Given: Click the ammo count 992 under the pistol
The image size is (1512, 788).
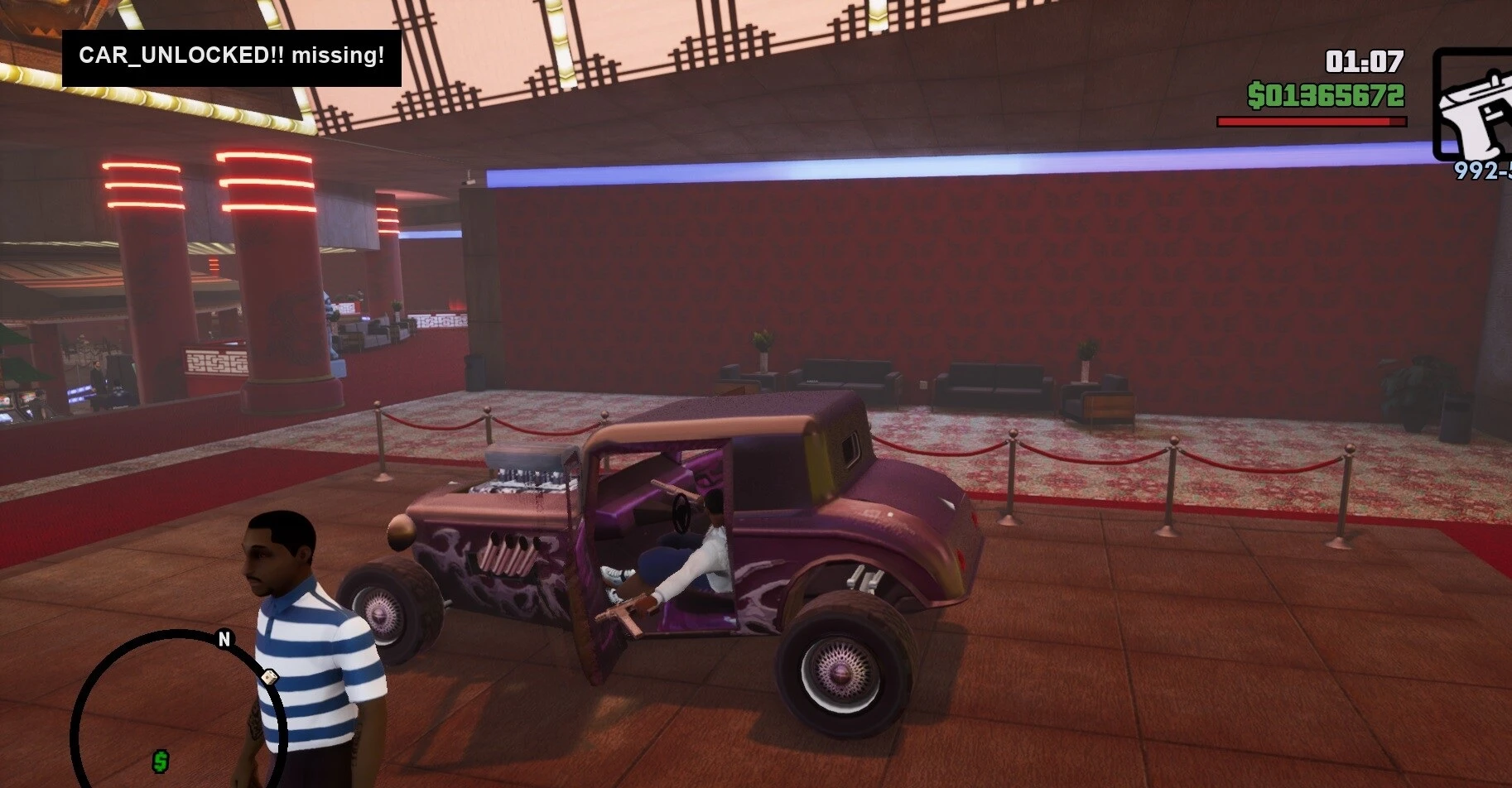Looking at the screenshot, I should click(x=1473, y=172).
